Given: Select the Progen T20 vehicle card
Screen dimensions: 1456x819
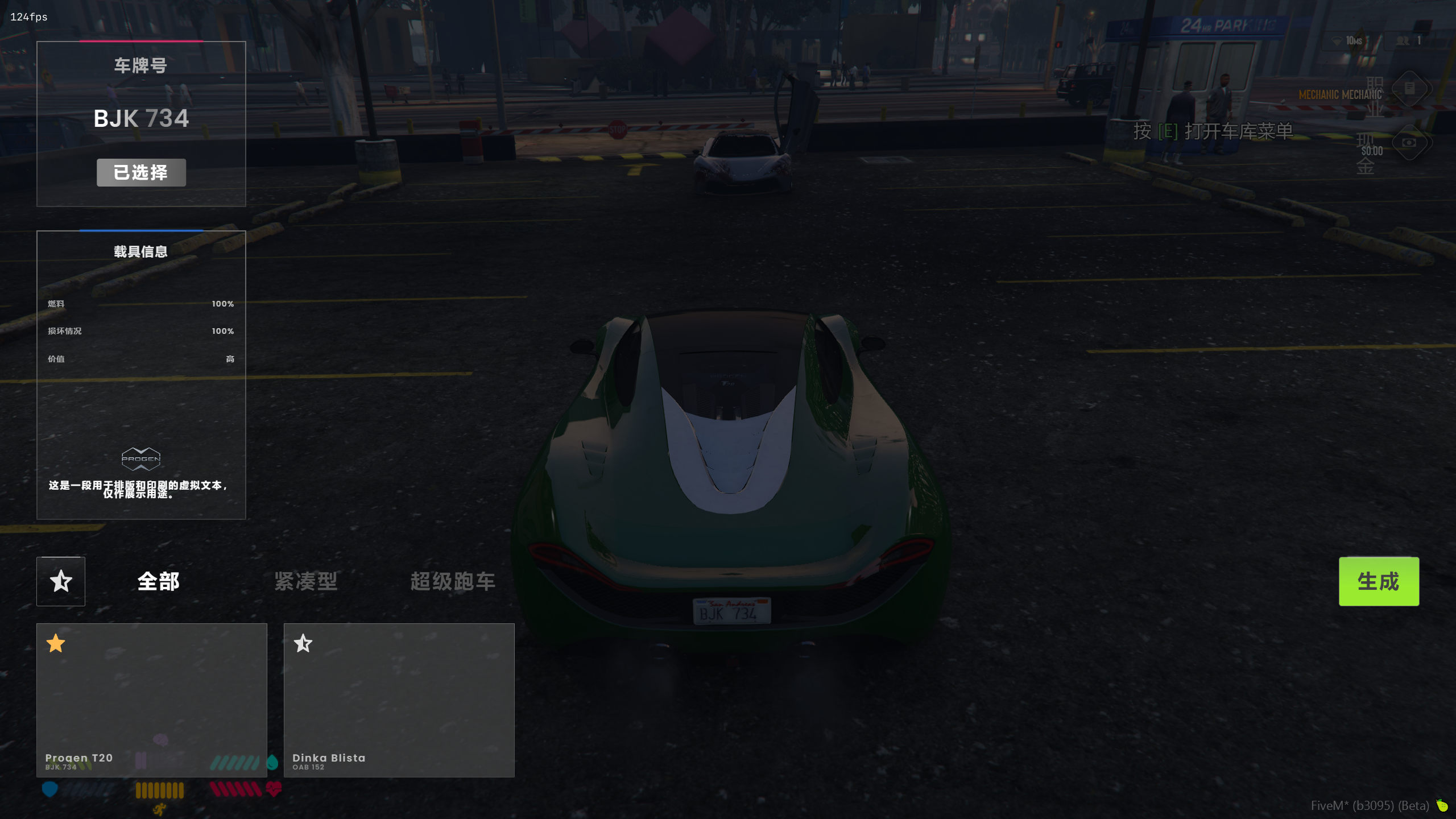Looking at the screenshot, I should pyautogui.click(x=152, y=700).
